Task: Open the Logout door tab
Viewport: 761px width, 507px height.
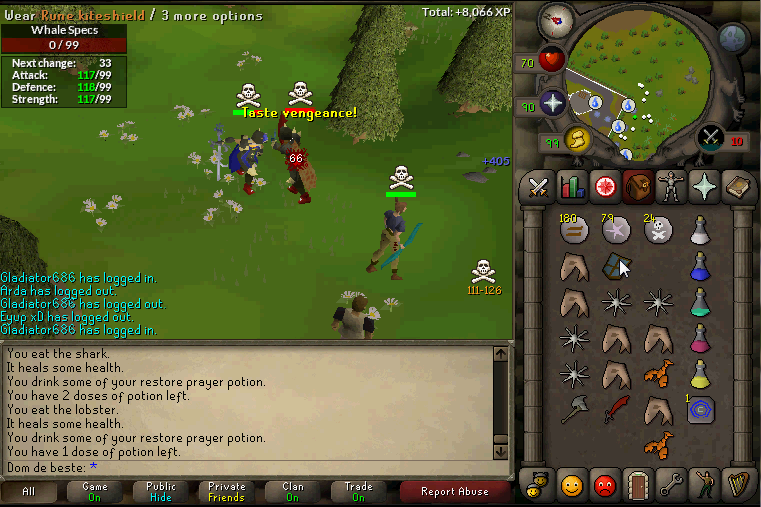Action: (636, 485)
